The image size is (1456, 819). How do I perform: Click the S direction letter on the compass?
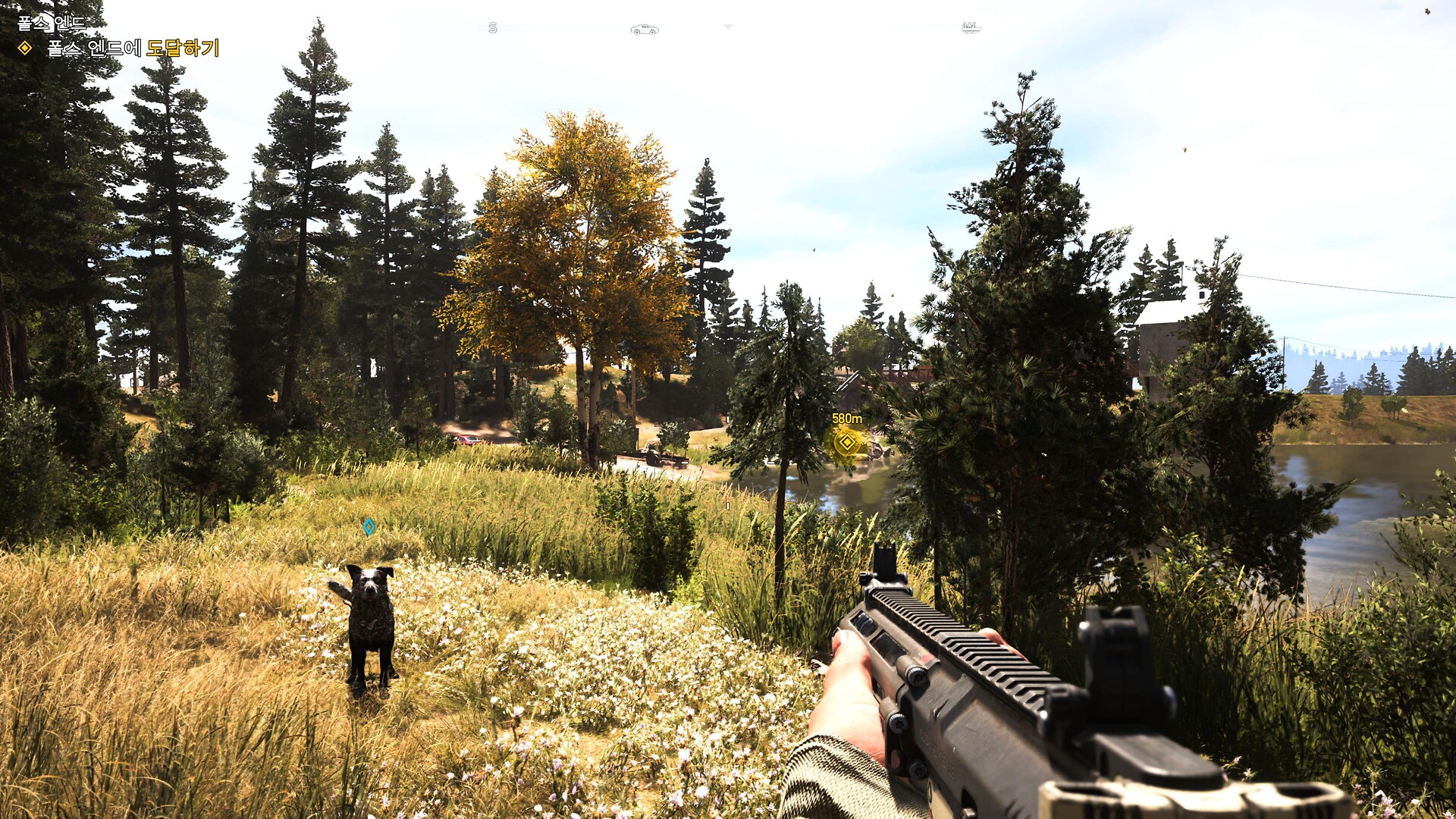click(x=493, y=28)
